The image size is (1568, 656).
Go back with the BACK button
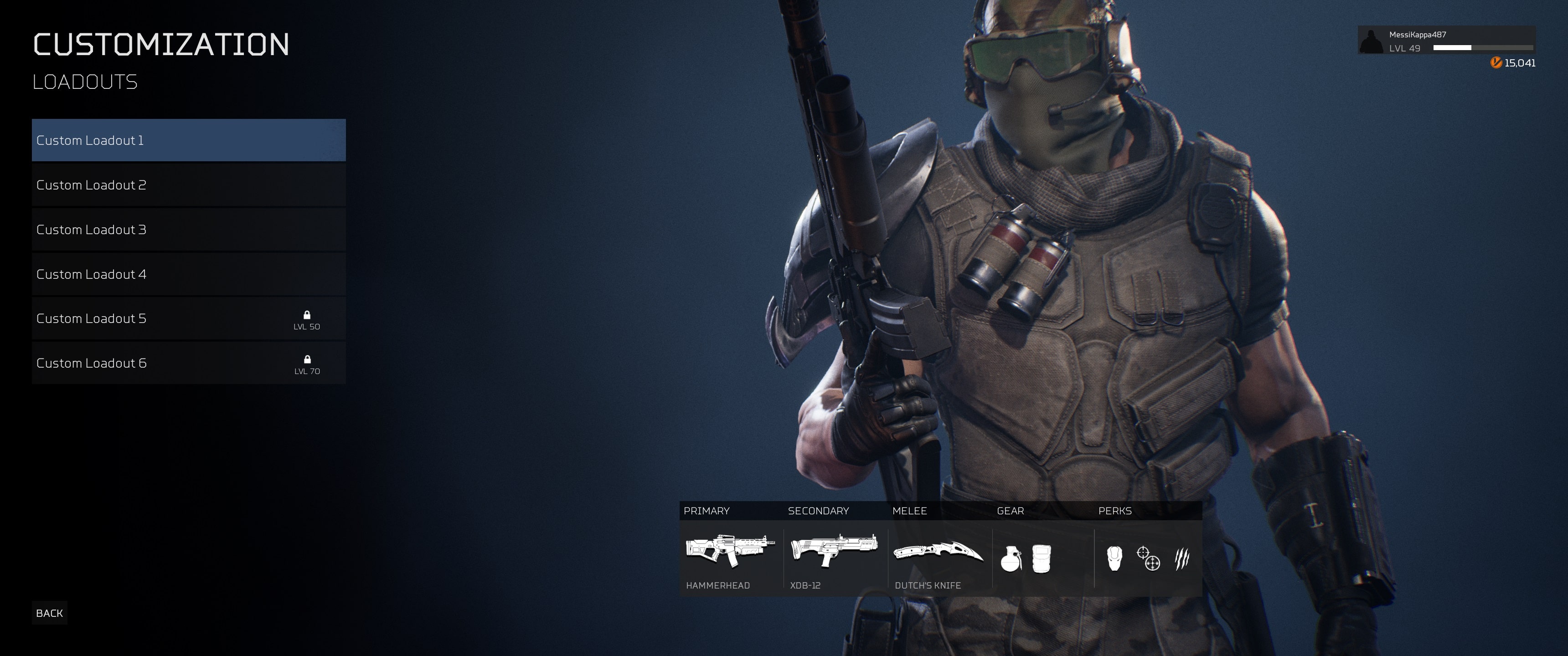(49, 613)
